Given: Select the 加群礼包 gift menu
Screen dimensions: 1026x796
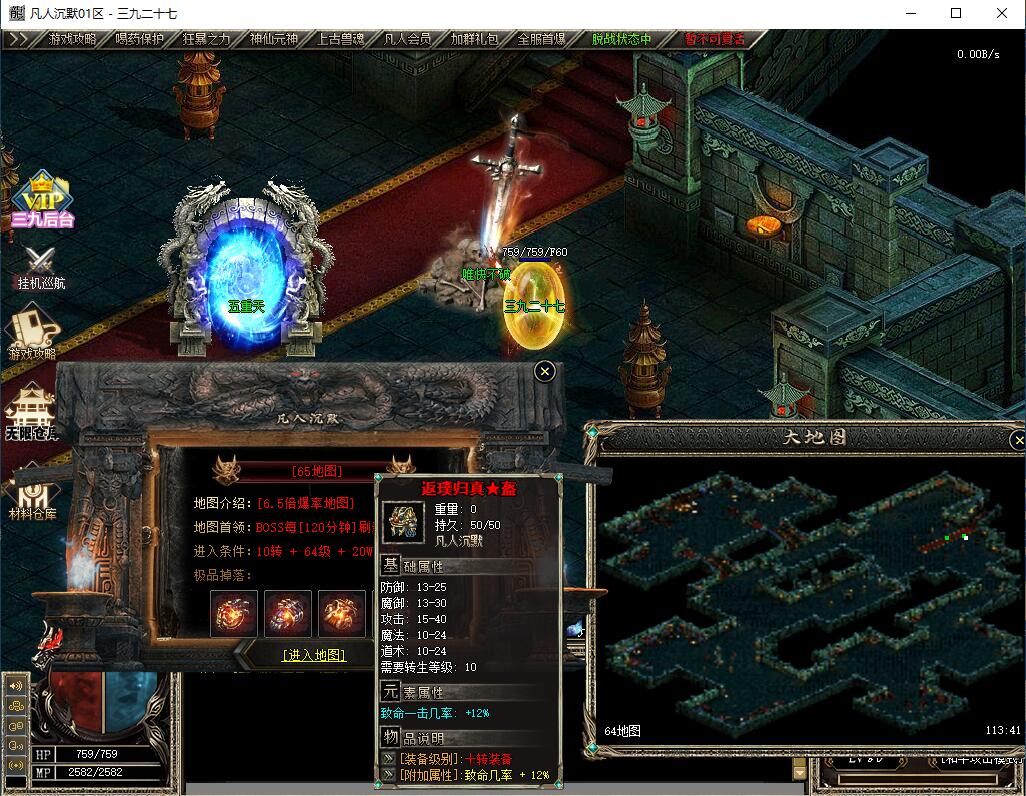Looking at the screenshot, I should click(x=474, y=39).
